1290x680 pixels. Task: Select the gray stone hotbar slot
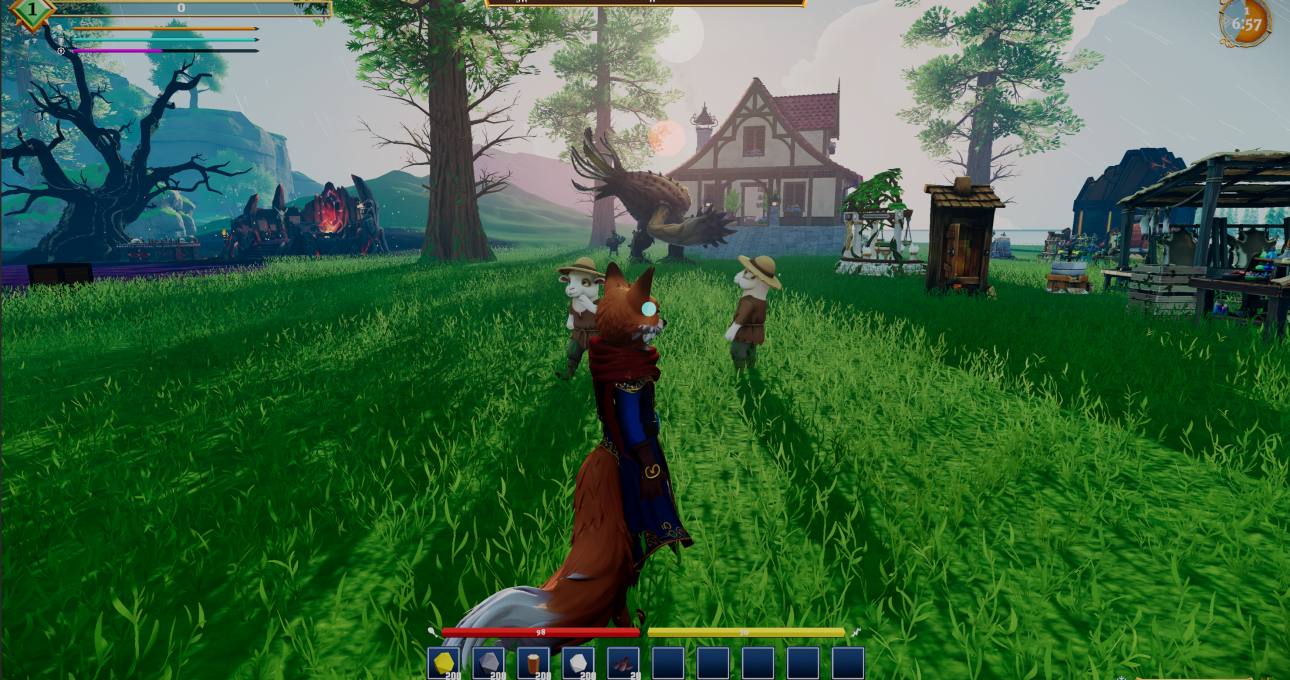click(488, 662)
